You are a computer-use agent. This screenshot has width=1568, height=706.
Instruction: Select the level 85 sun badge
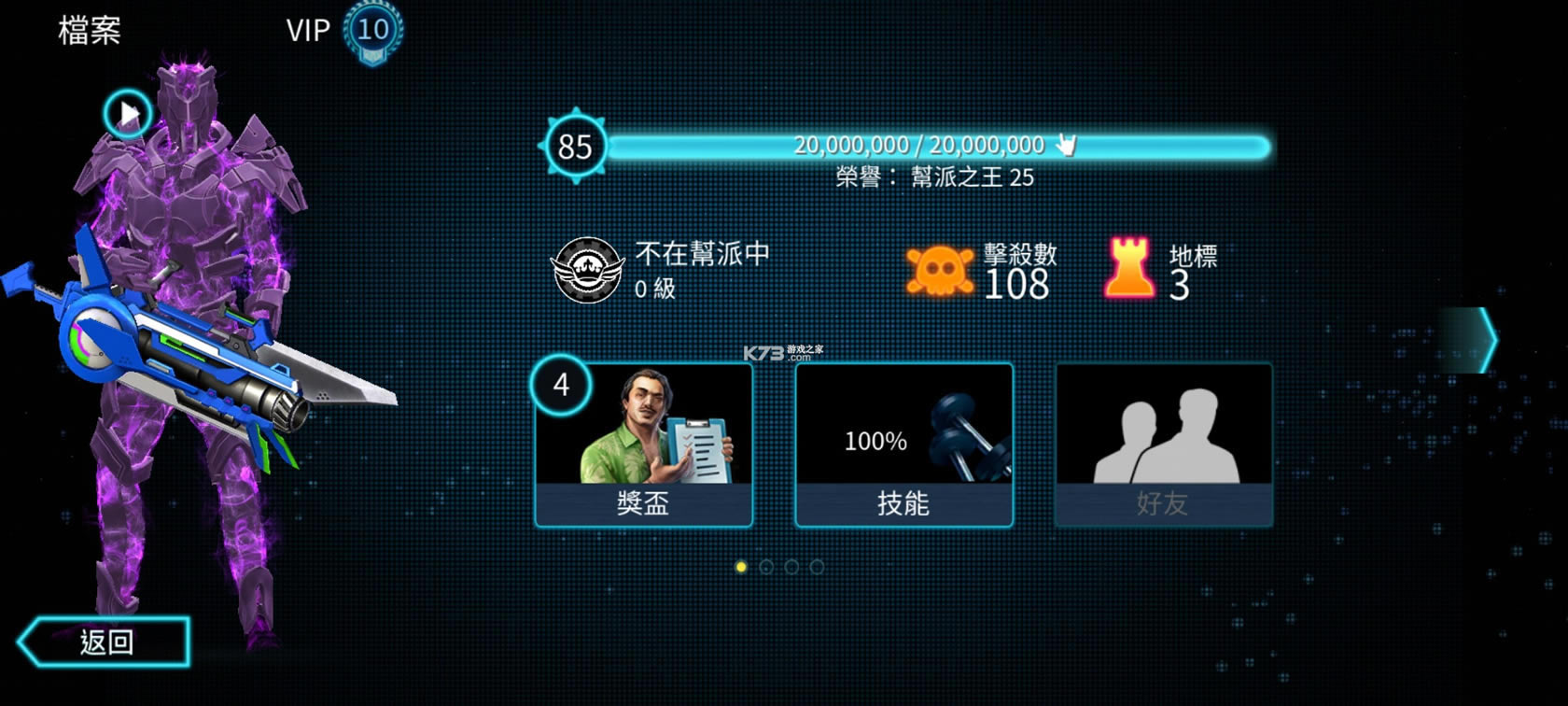(576, 146)
